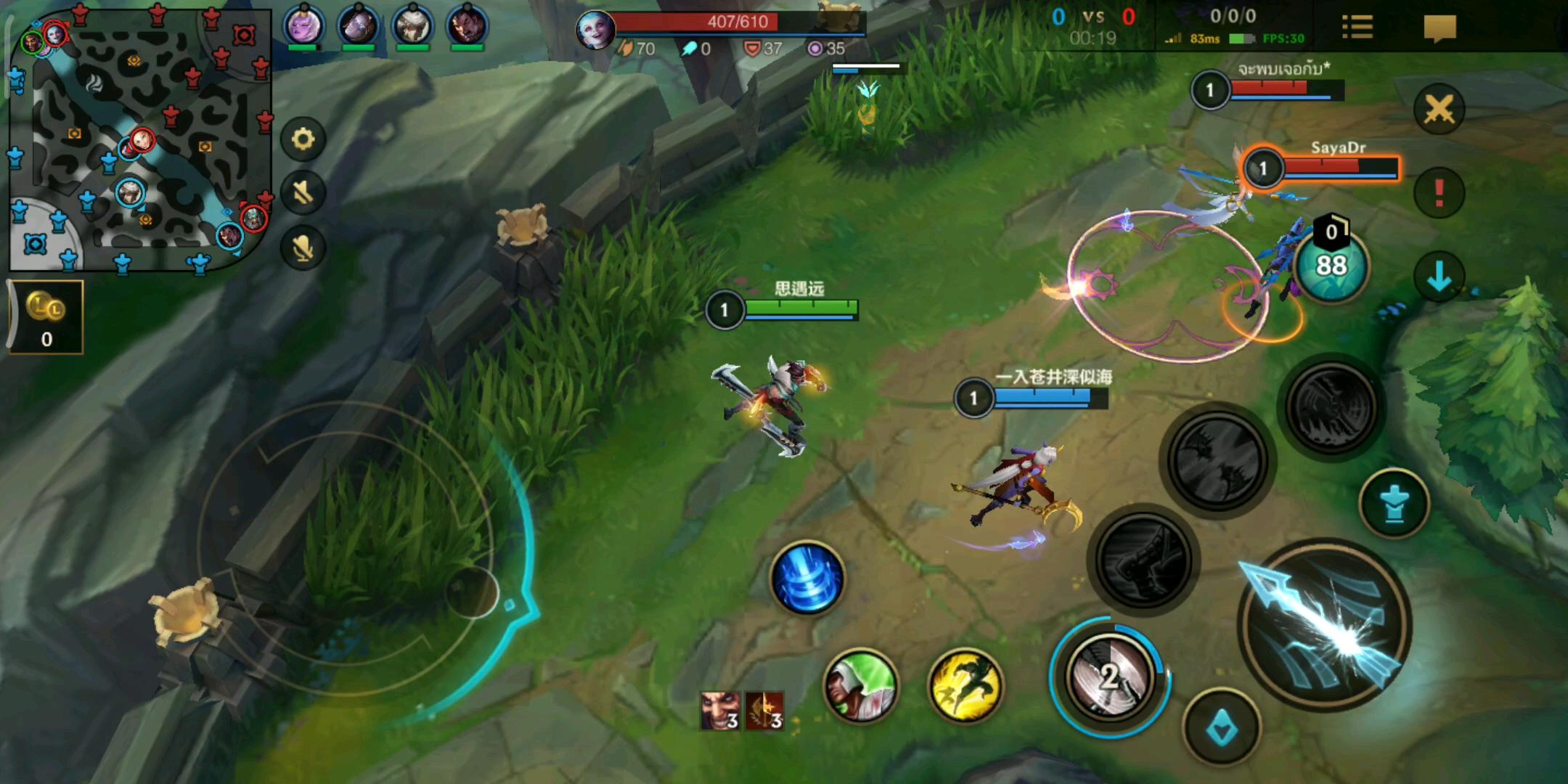This screenshot has width=1568, height=784.
Task: Tap the teal circle showing 88
Action: click(1331, 265)
